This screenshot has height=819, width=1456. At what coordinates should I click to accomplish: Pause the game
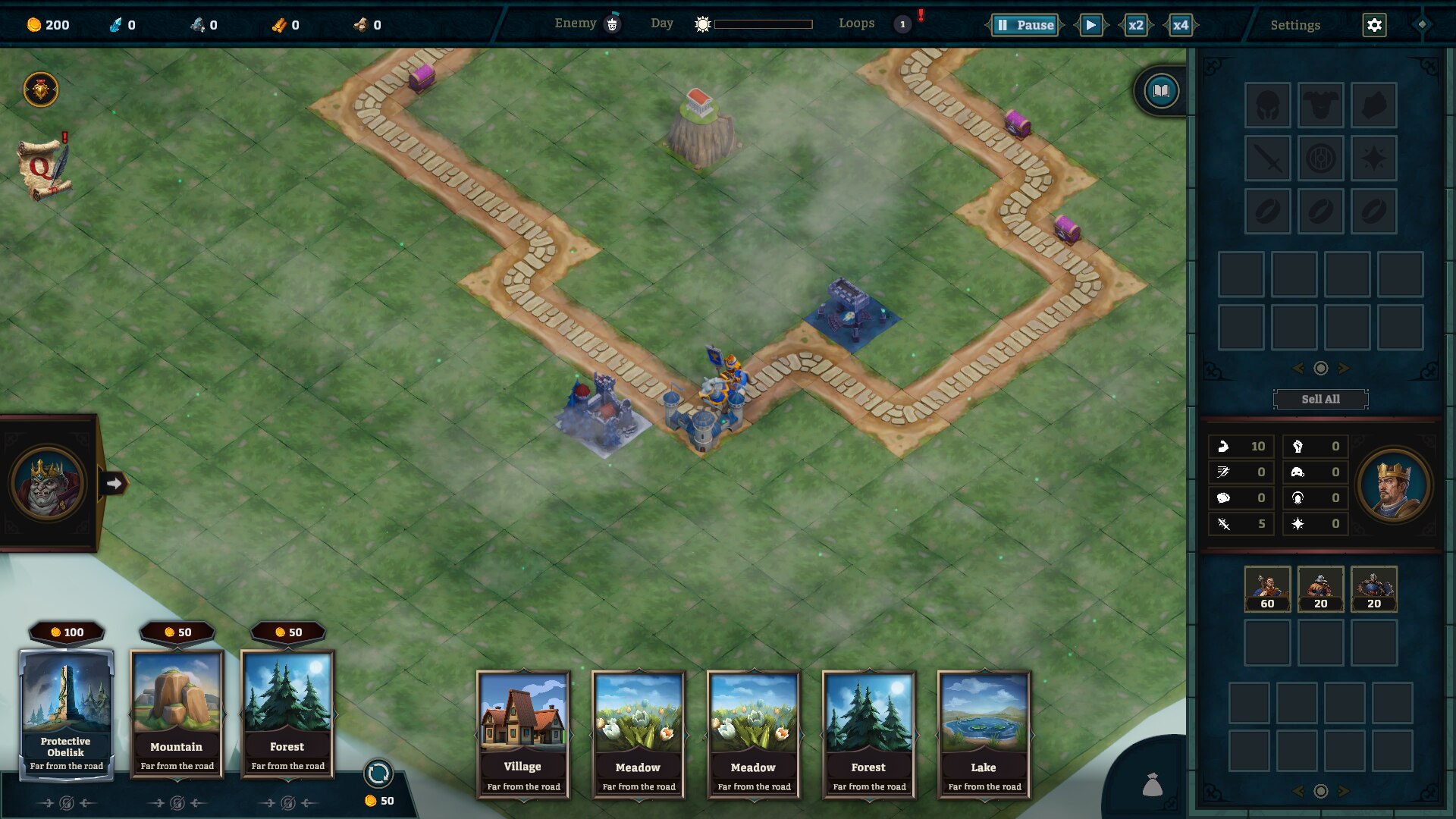tap(1025, 25)
